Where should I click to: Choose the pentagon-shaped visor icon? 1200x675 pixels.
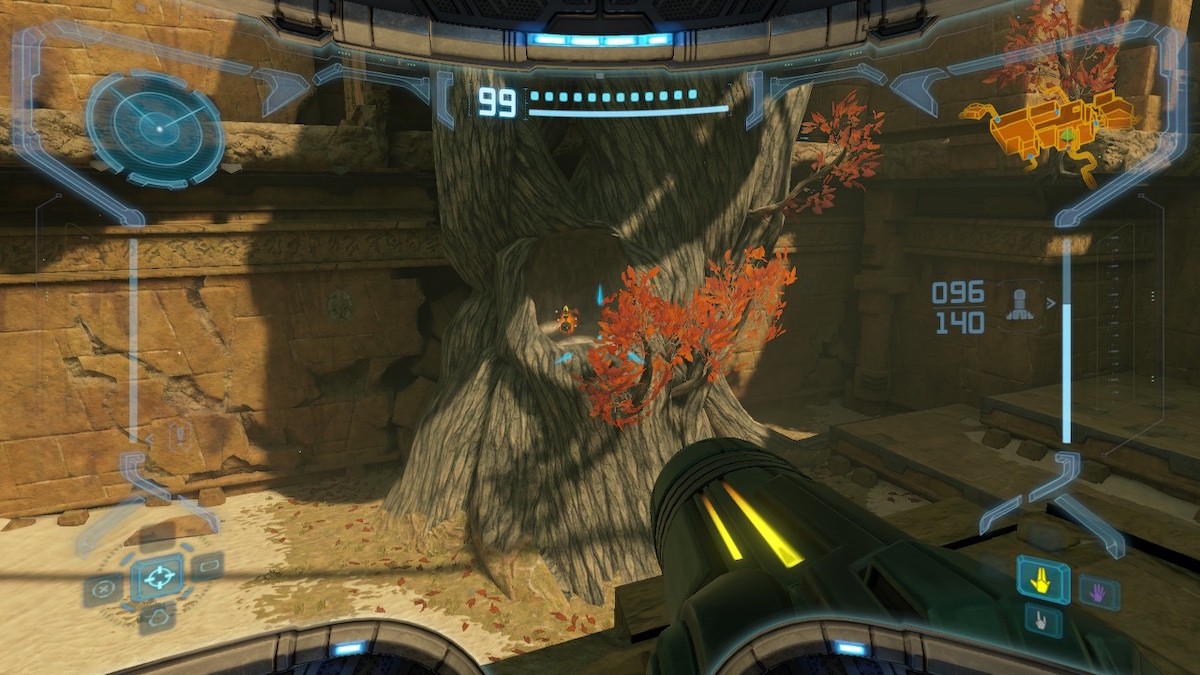(x=157, y=621)
